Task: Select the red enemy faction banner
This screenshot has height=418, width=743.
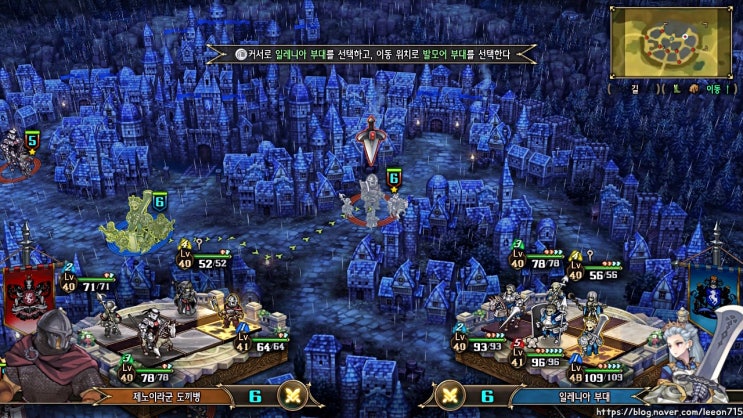Action: (21, 288)
